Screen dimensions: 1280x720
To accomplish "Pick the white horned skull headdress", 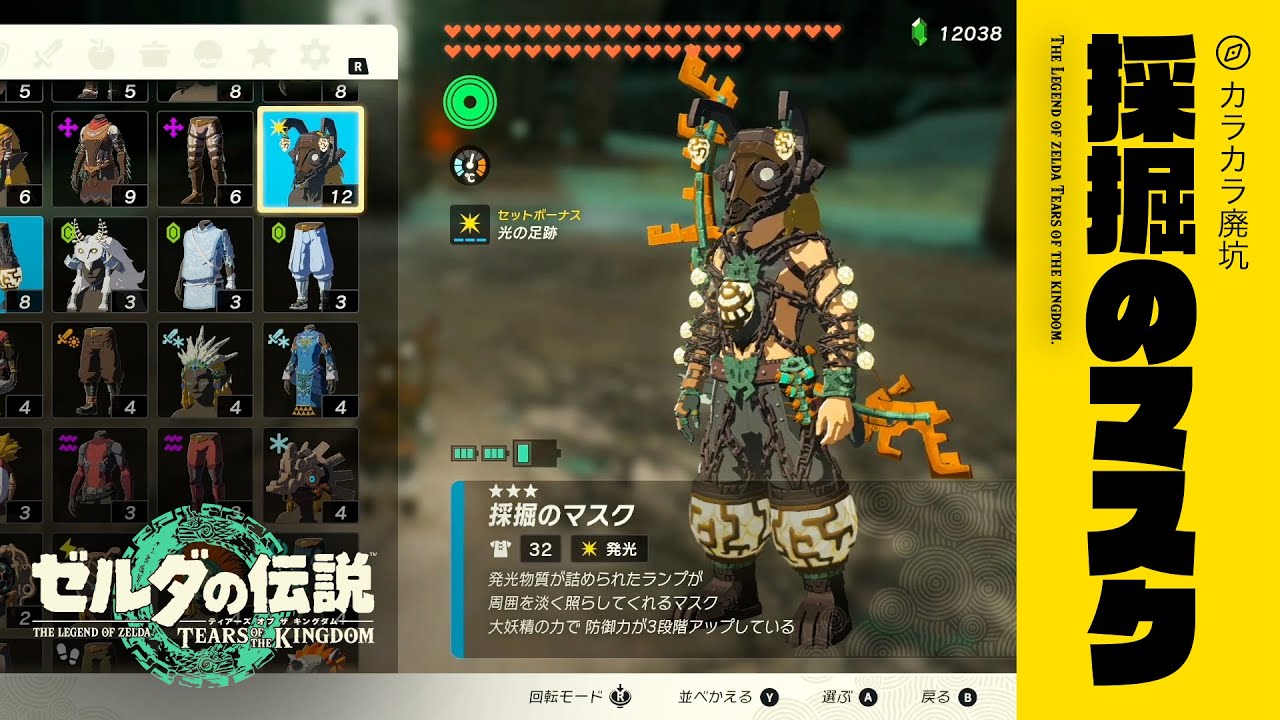I will coord(100,265).
